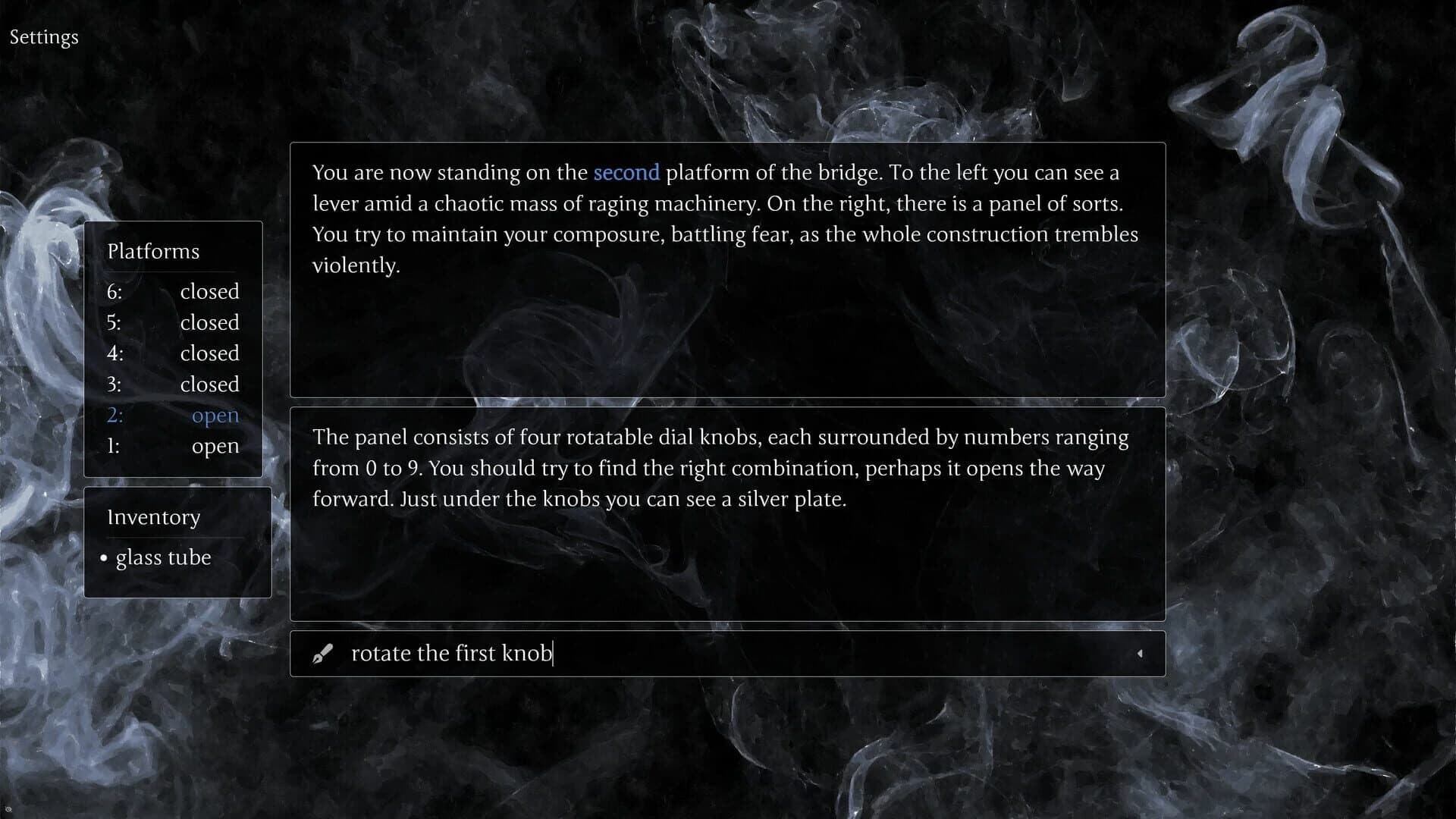Select the glass tube from your inventory
Viewport: 1456px width, 819px height.
click(x=163, y=558)
